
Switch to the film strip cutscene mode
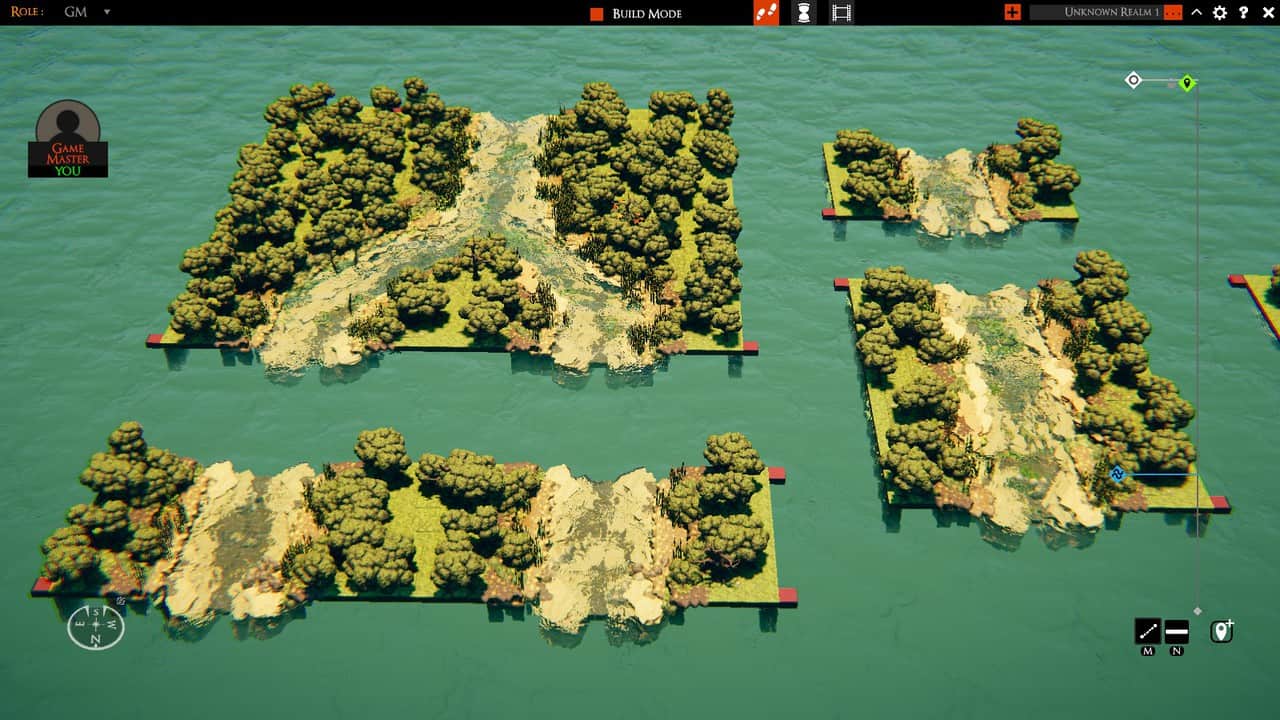[842, 13]
